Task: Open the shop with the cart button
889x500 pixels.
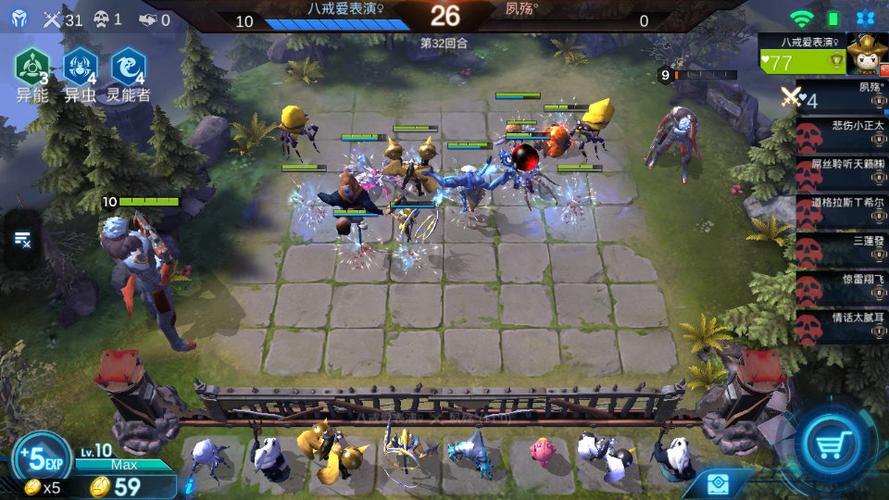Action: coord(836,447)
